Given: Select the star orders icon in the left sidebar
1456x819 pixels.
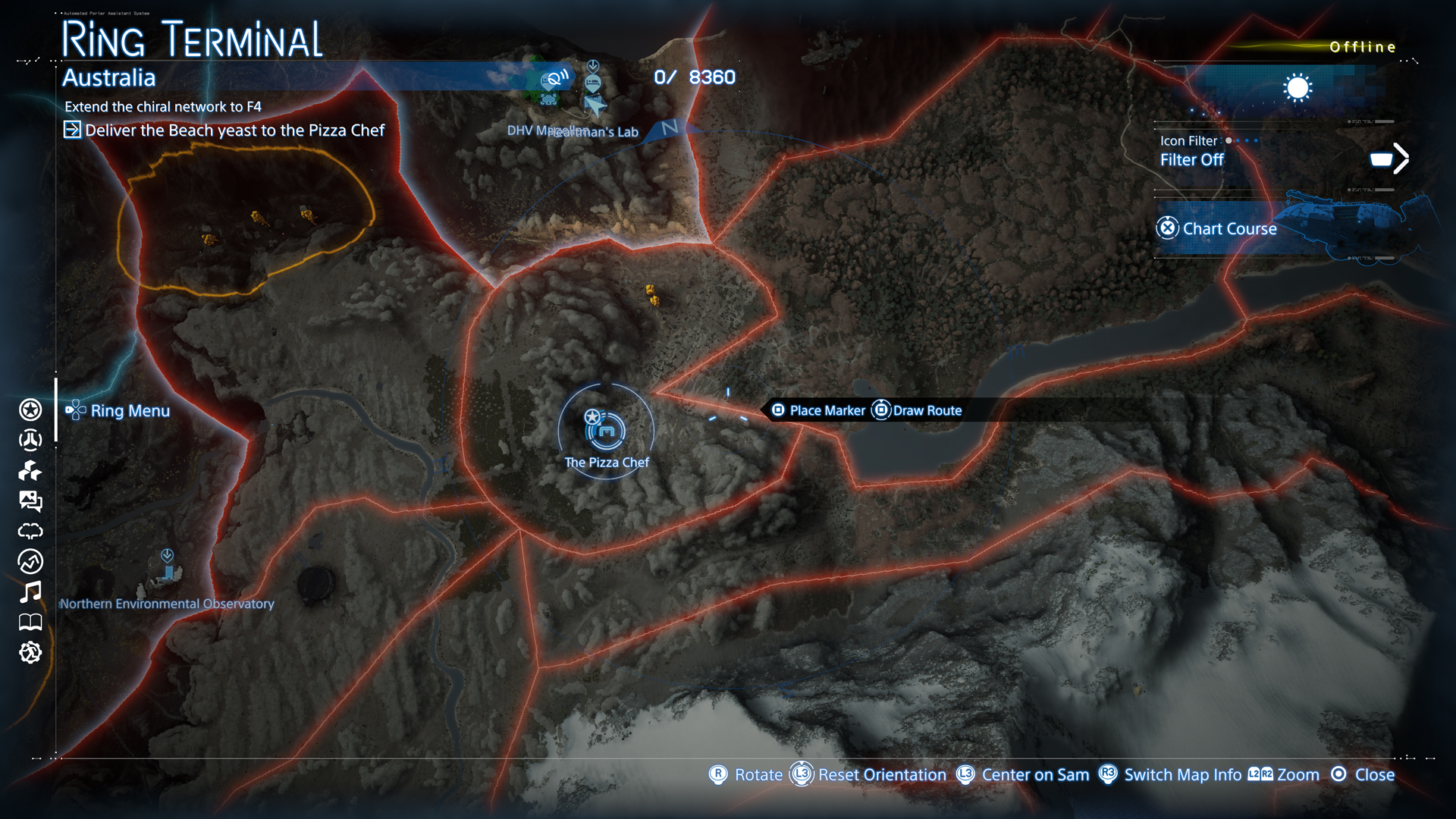Looking at the screenshot, I should click(29, 409).
